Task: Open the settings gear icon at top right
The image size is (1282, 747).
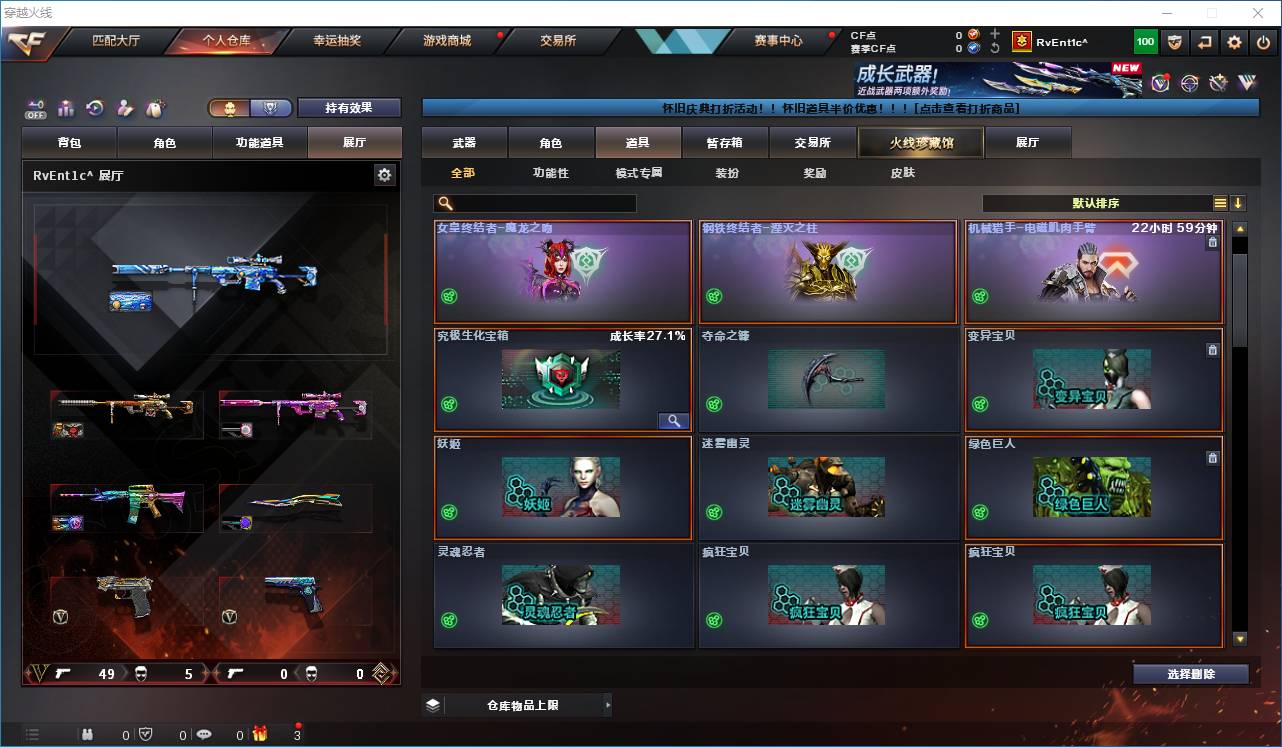Action: tap(1233, 41)
